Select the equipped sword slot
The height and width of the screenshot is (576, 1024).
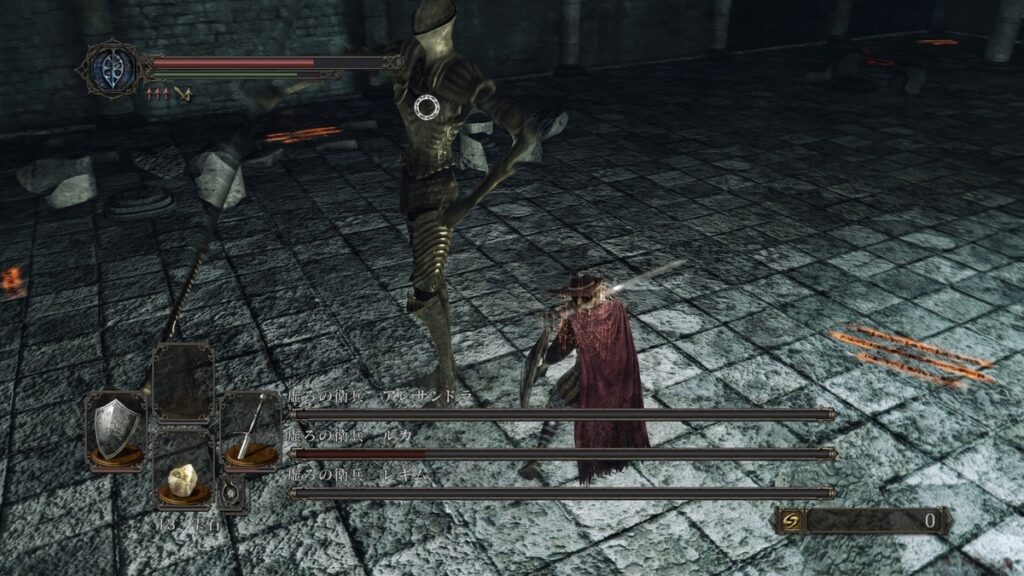249,430
